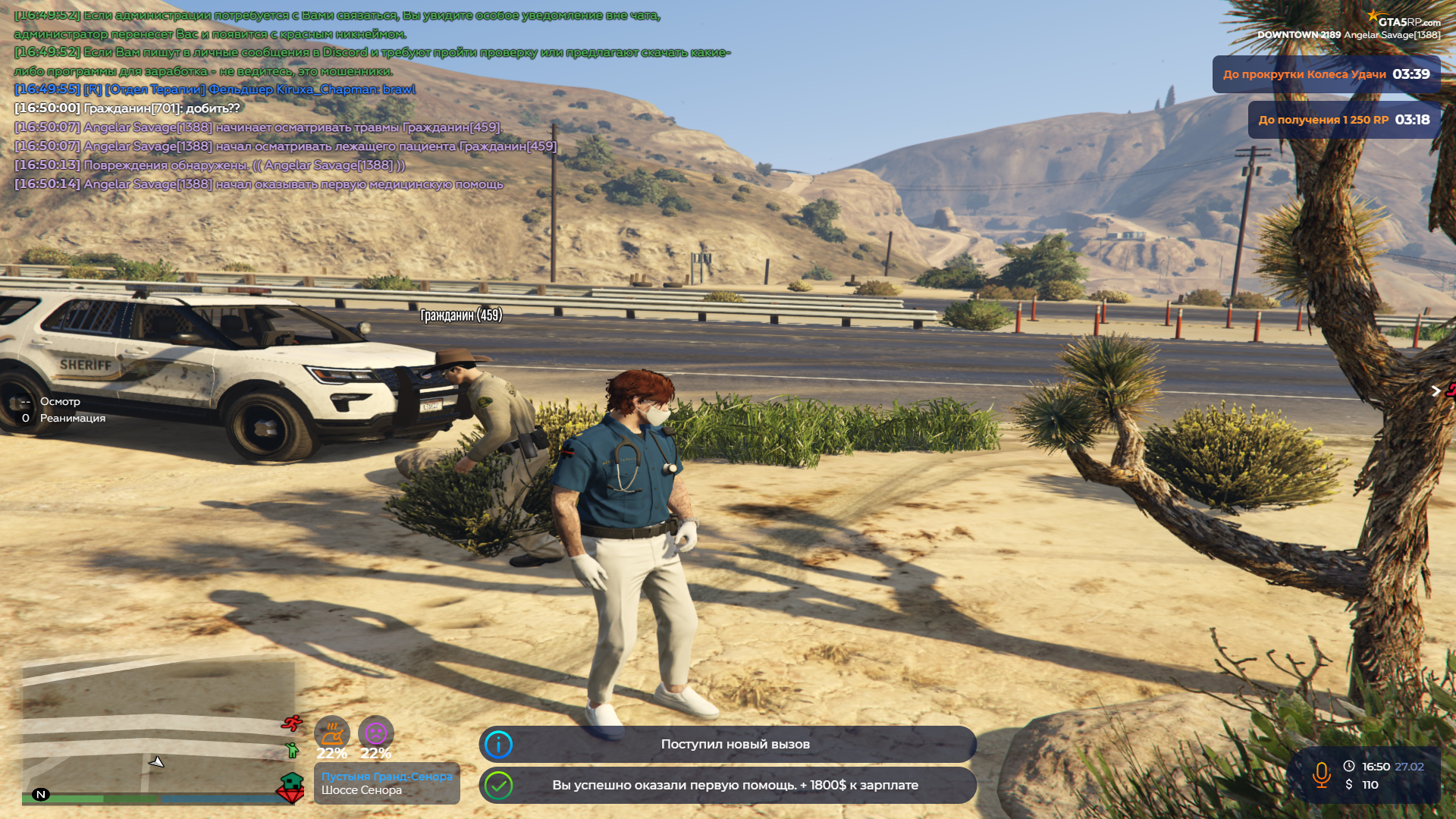Image resolution: width=1456 pixels, height=819 pixels.
Task: Click the "Пустыня Гранд-Сенора" location panel
Action: tap(387, 783)
